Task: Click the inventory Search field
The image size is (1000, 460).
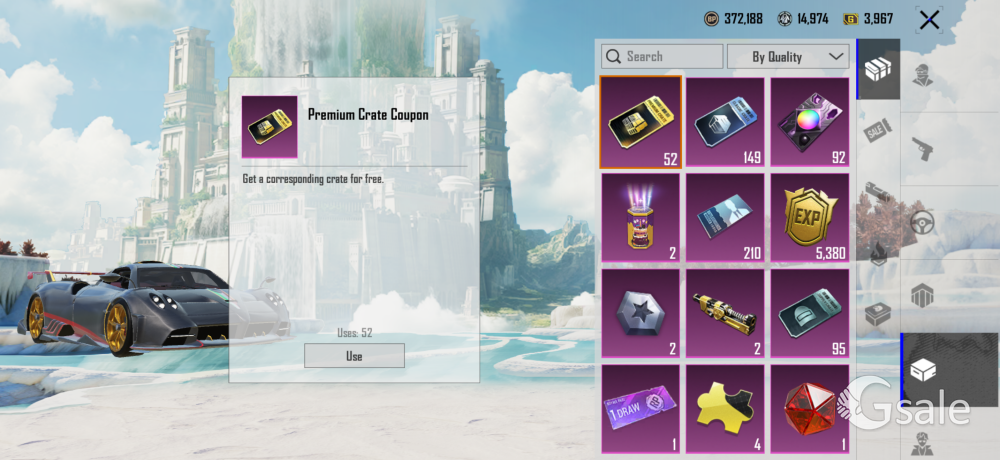Action: [662, 57]
